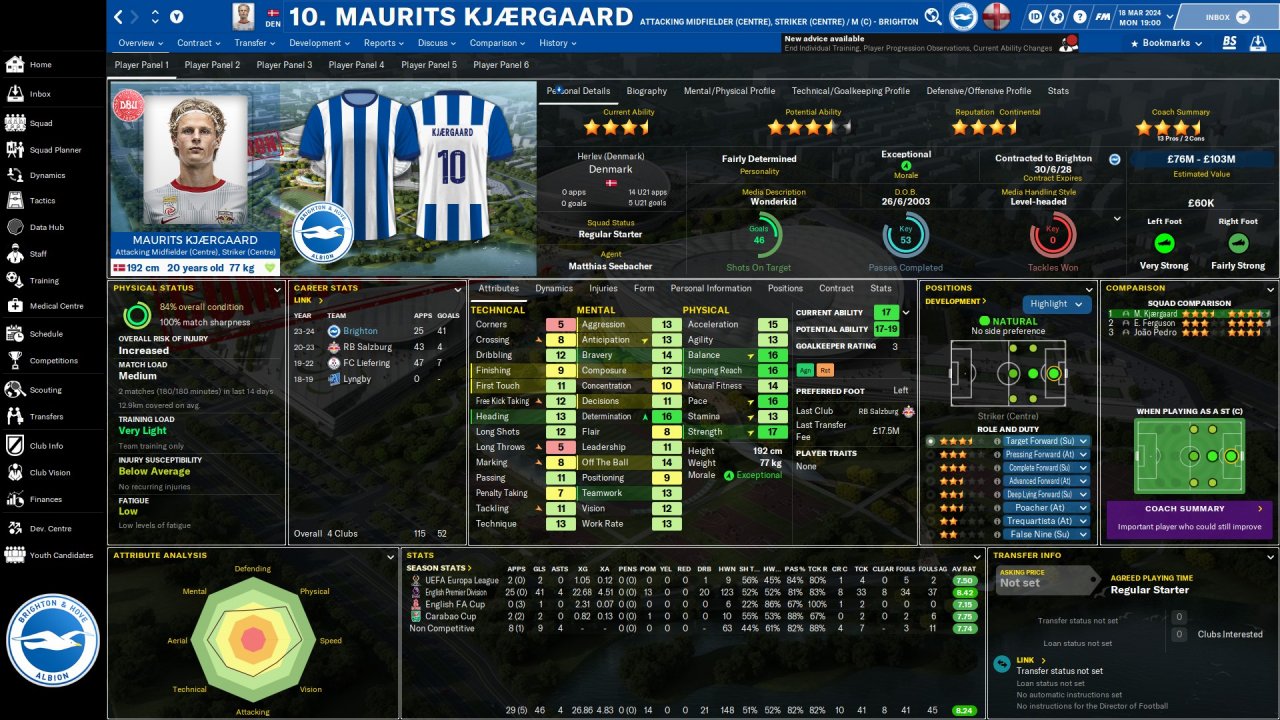The width and height of the screenshot is (1280, 720).
Task: Choose the Poacher (At) role dropdown
Action: pyautogui.click(x=1046, y=508)
